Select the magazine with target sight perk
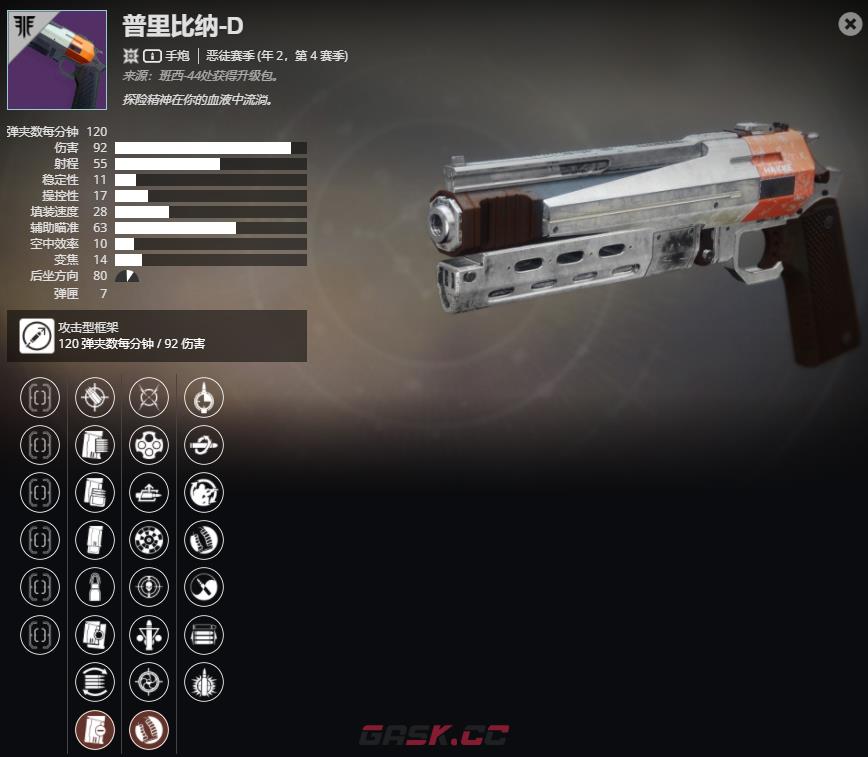 [x=95, y=635]
